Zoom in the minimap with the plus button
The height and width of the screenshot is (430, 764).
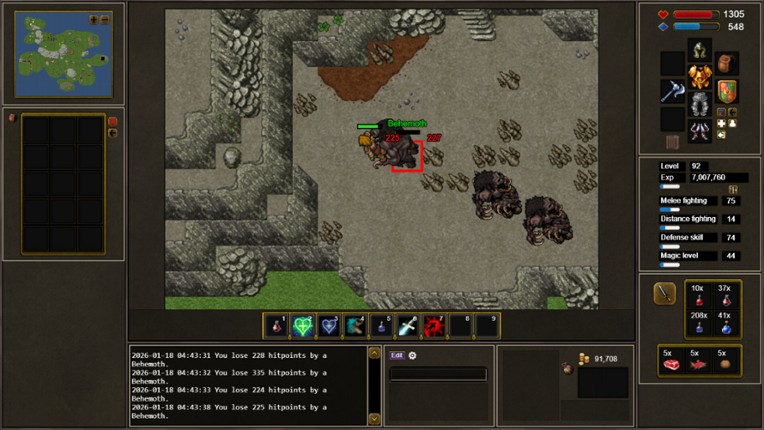(94, 19)
